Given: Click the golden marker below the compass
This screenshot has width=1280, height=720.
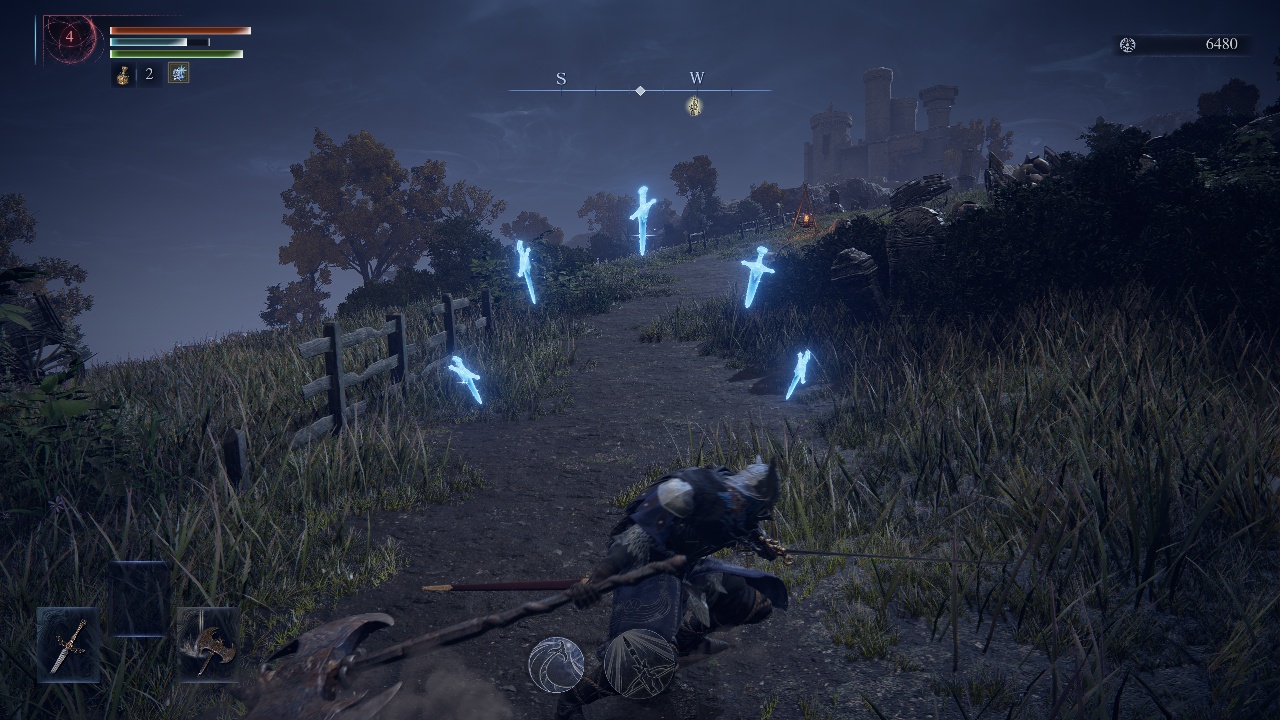Looking at the screenshot, I should point(694,105).
